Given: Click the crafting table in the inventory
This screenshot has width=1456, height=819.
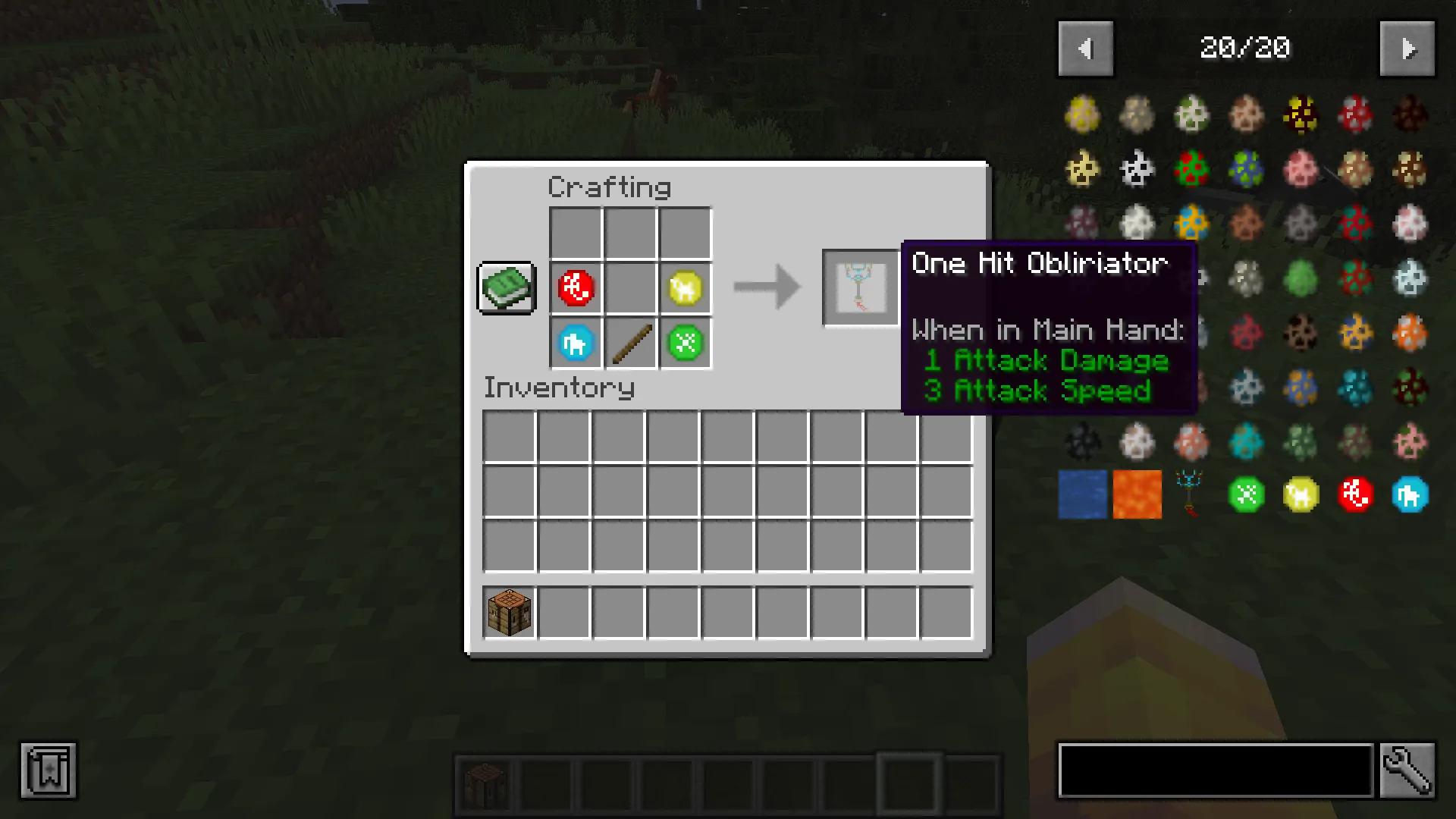Looking at the screenshot, I should [x=509, y=612].
